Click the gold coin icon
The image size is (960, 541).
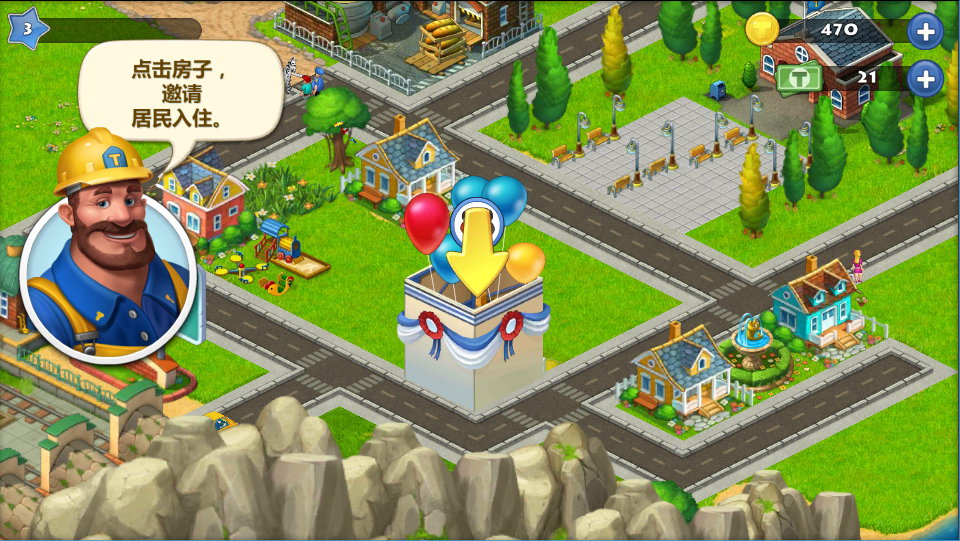[762, 30]
